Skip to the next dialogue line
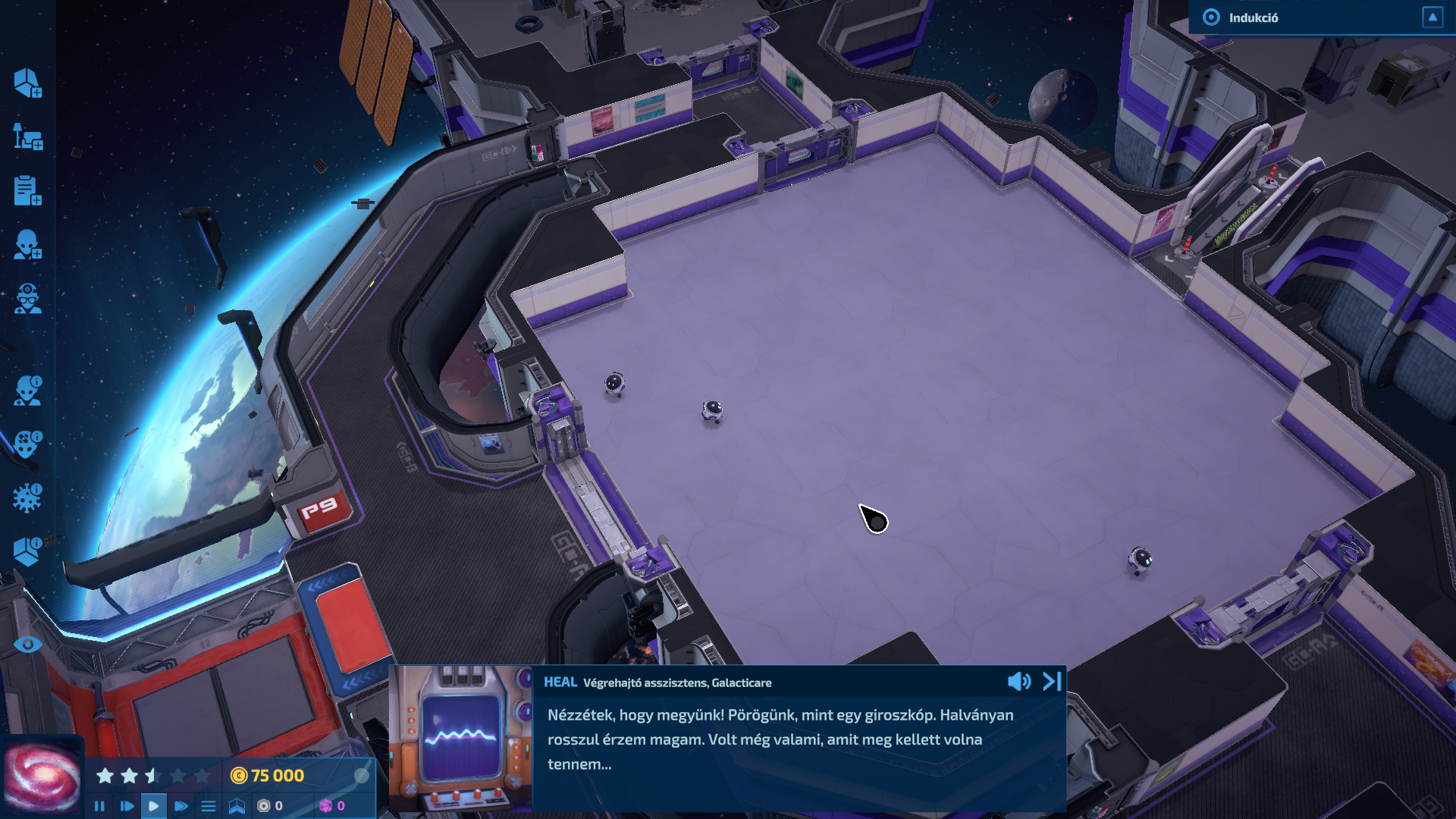The image size is (1456, 819). 1052,682
